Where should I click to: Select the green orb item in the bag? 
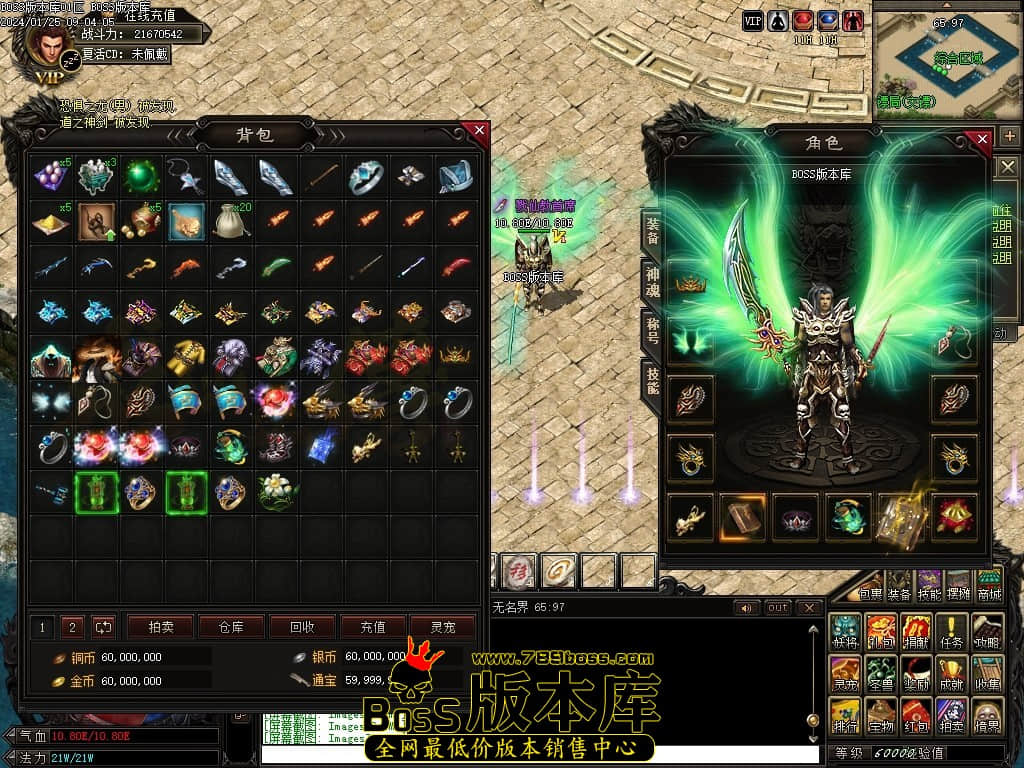point(140,177)
